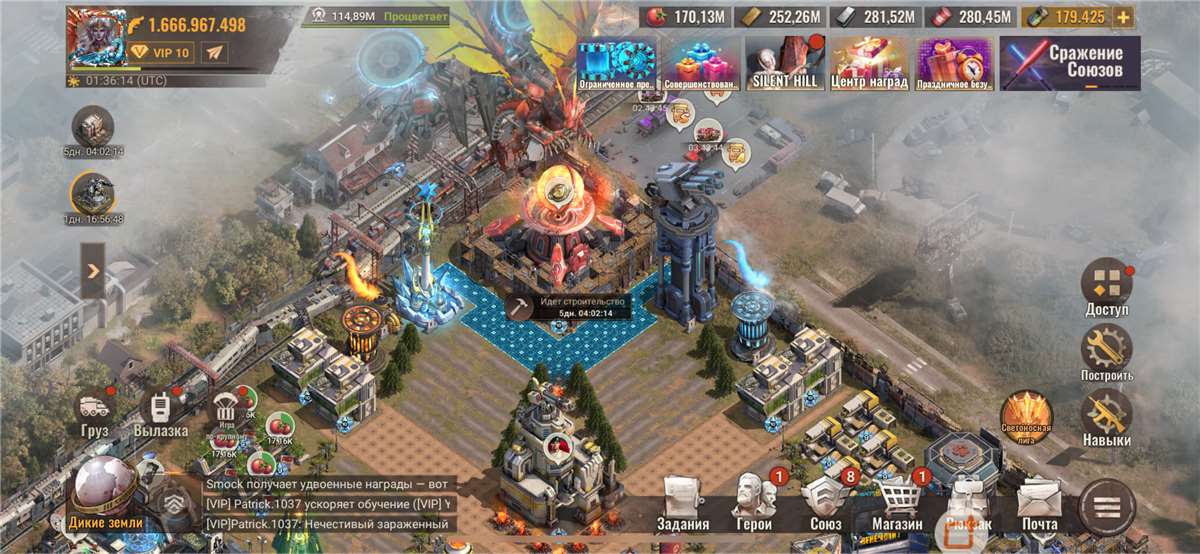This screenshot has width=1200, height=554.
Task: Add more cash with the plus button
Action: 1123,17
